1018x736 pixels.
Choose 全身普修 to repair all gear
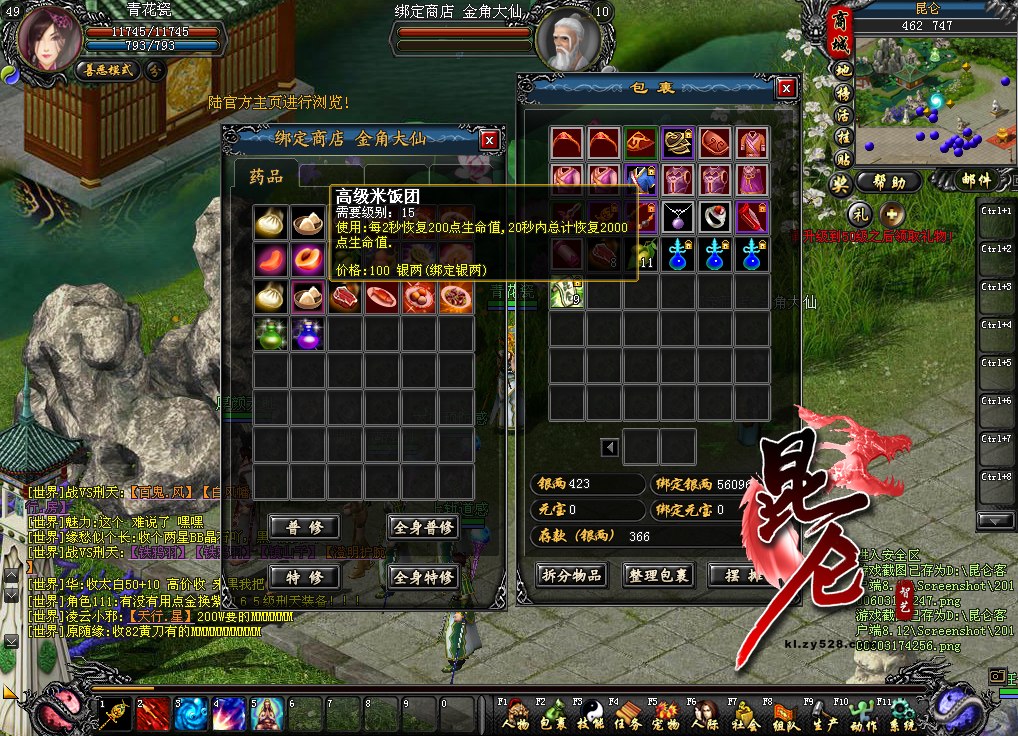point(423,527)
